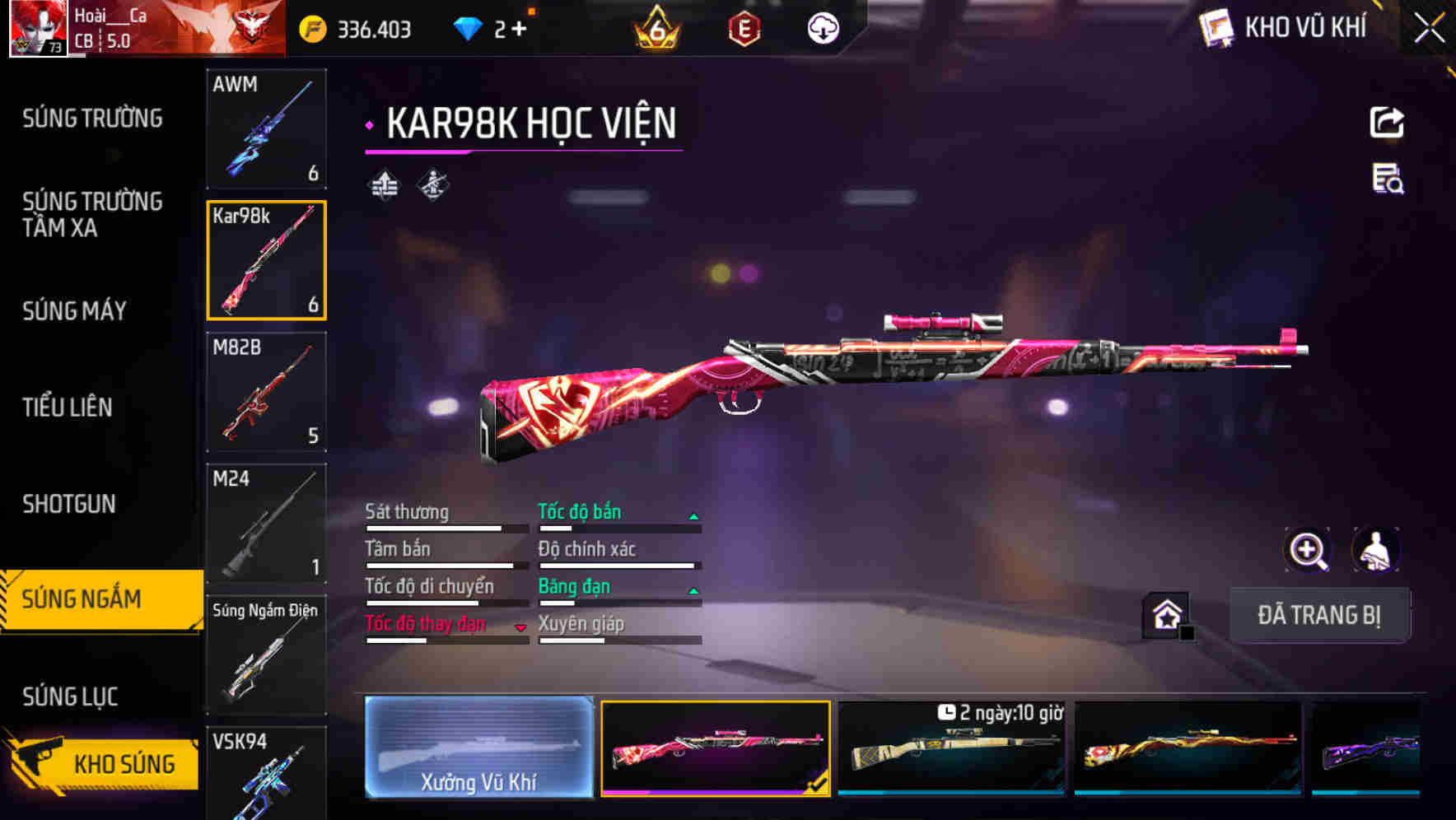Screen dimensions: 1456x820
Task: Open the share icon near top right
Action: pos(1388,122)
